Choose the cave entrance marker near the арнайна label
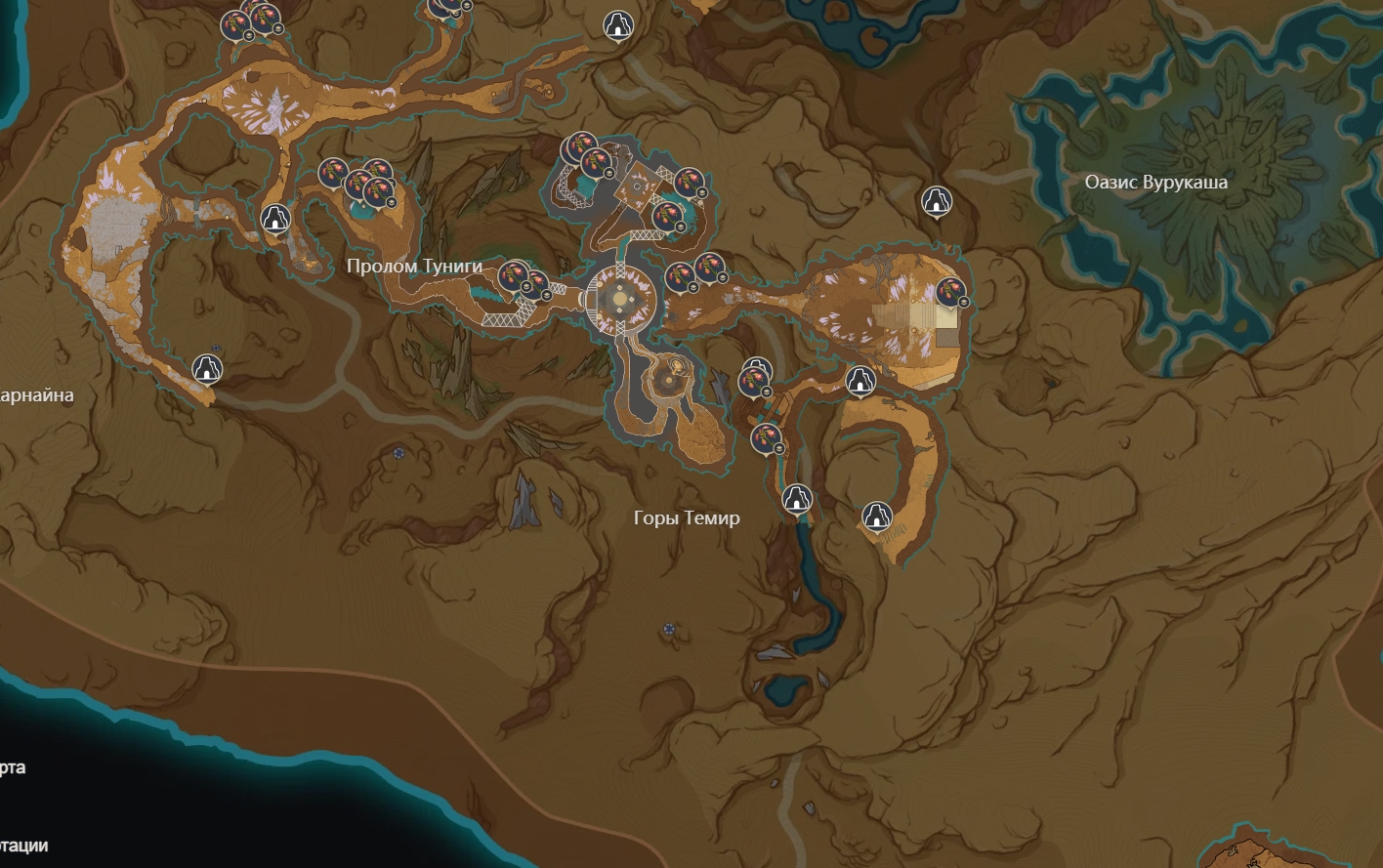 click(206, 368)
